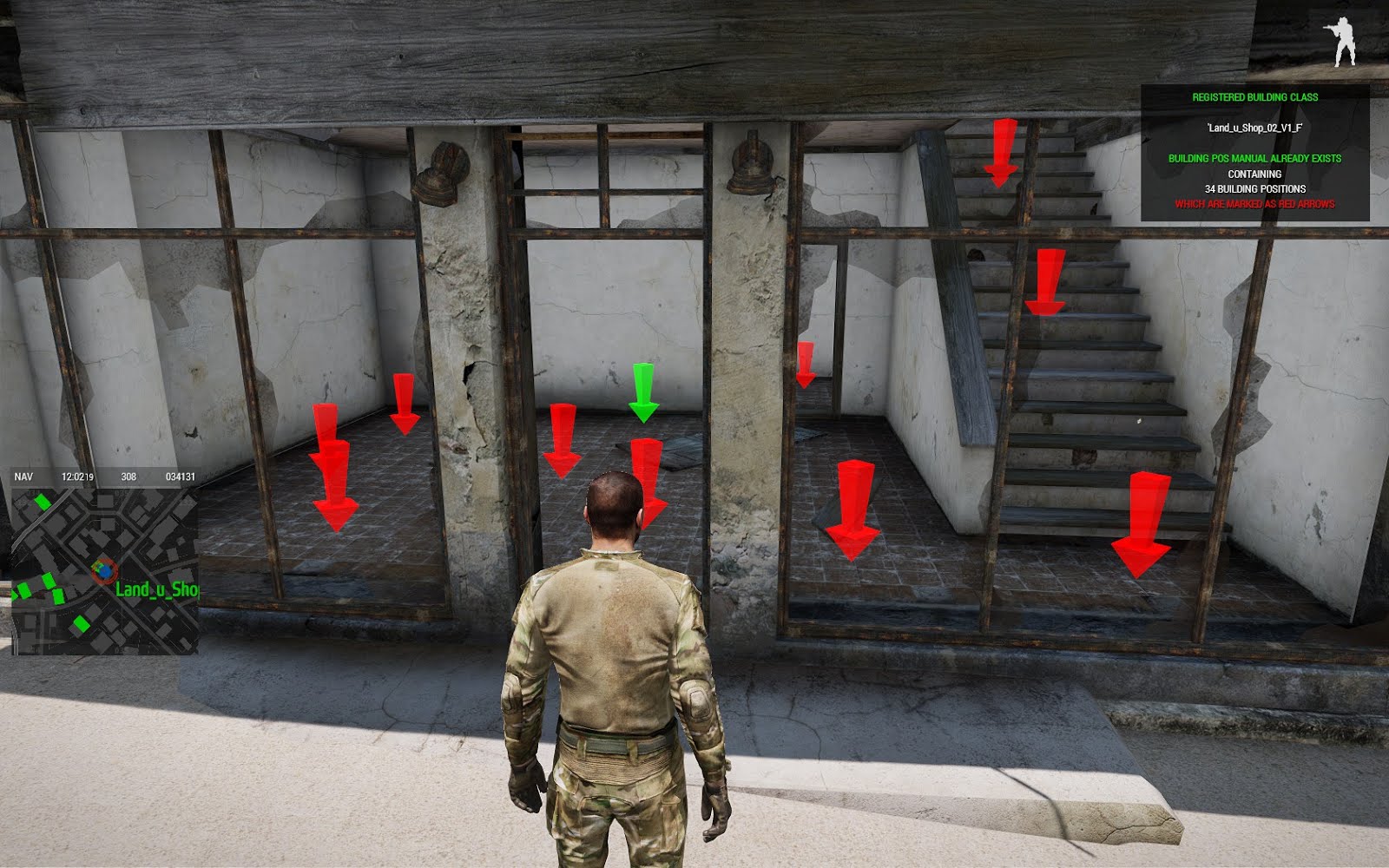The height and width of the screenshot is (868, 1389).
Task: Click the red arrow at the staircase midpoint
Action: (1045, 278)
